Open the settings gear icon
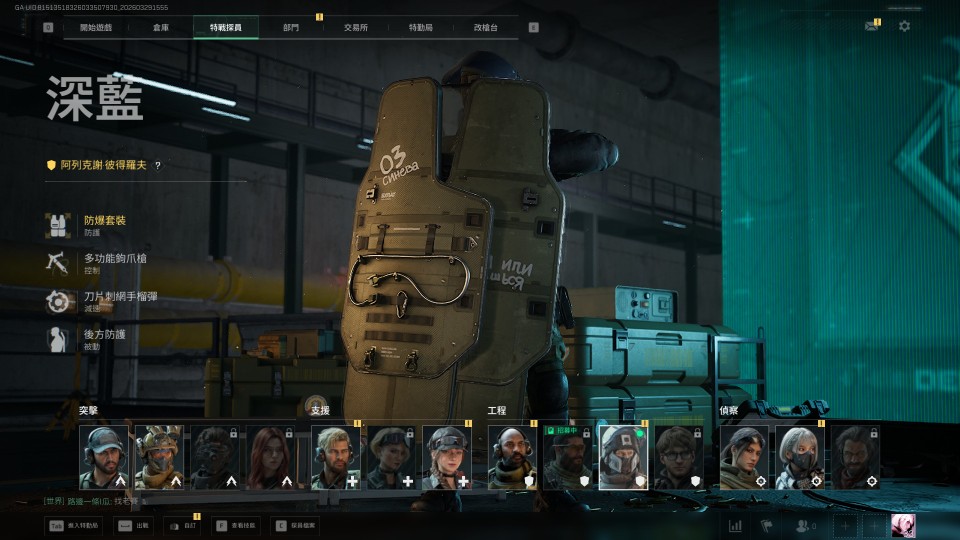The width and height of the screenshot is (960, 540). (904, 26)
